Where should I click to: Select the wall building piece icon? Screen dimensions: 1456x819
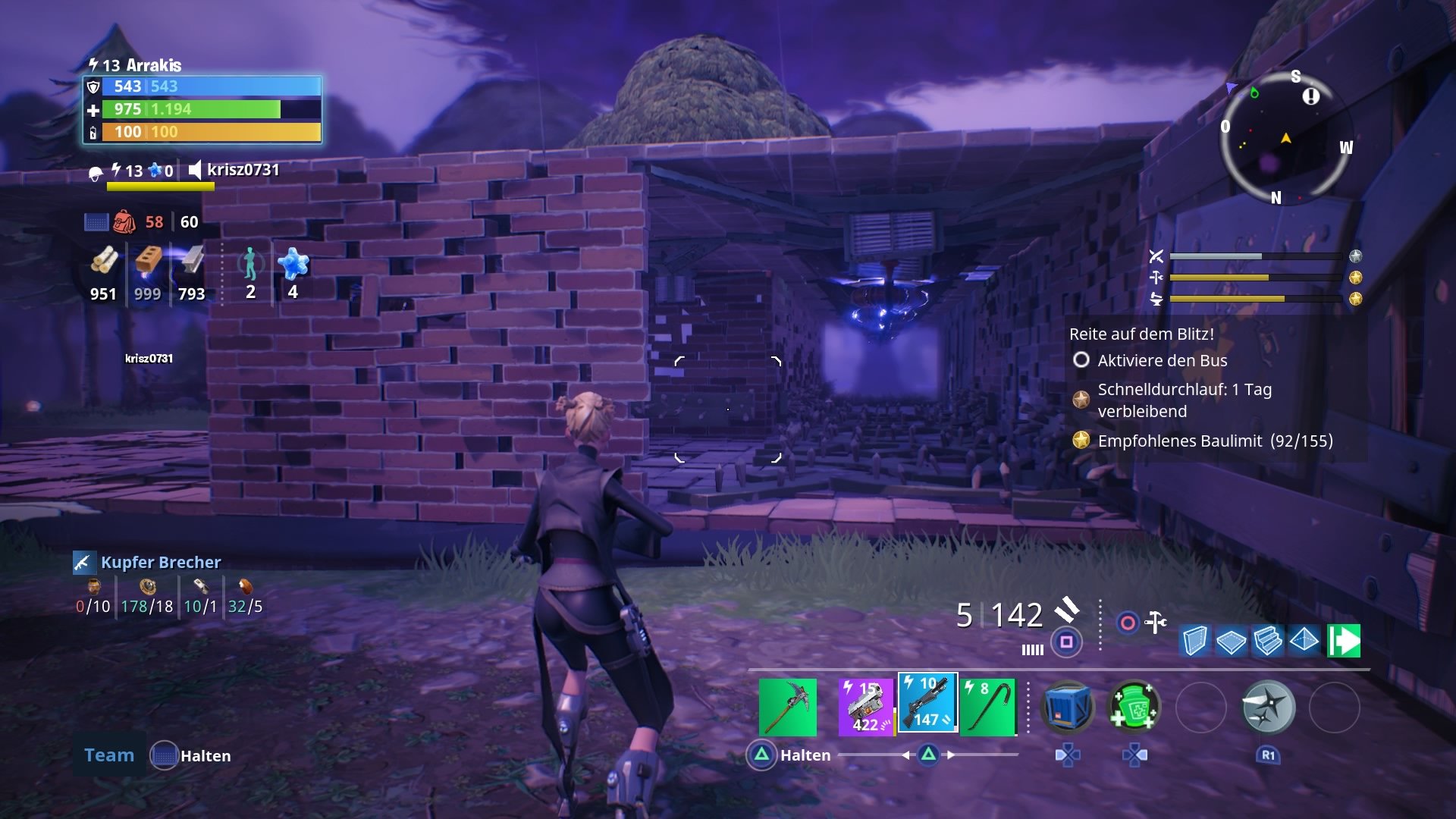click(1194, 640)
